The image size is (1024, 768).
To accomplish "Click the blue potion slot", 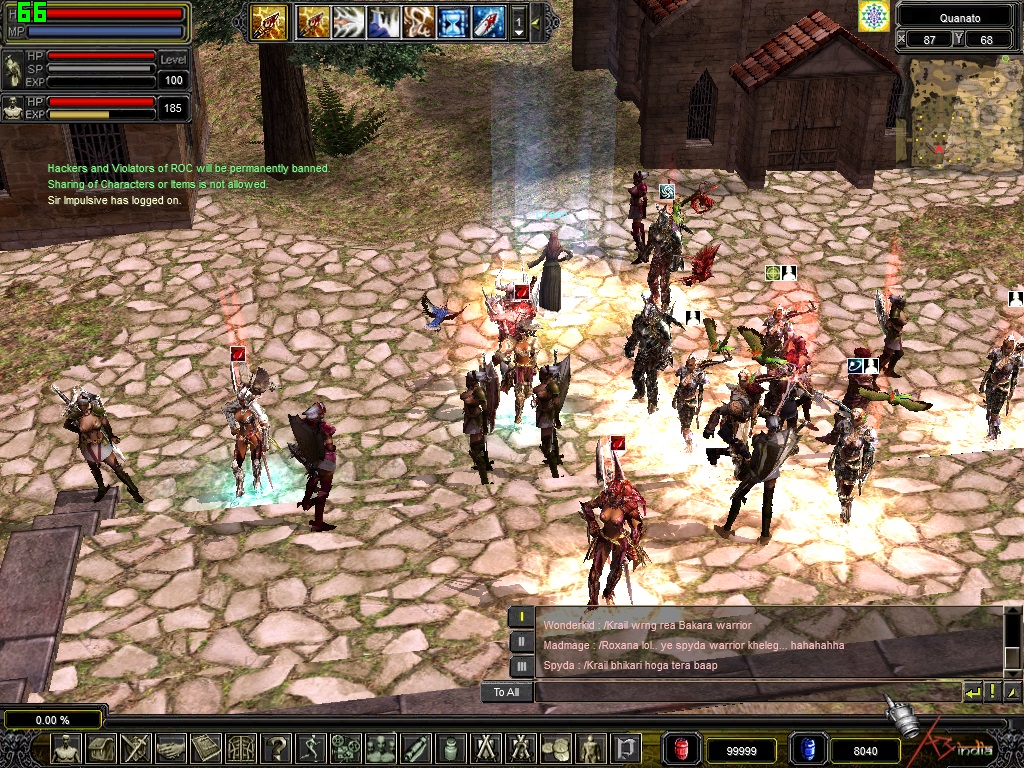I will pos(806,749).
